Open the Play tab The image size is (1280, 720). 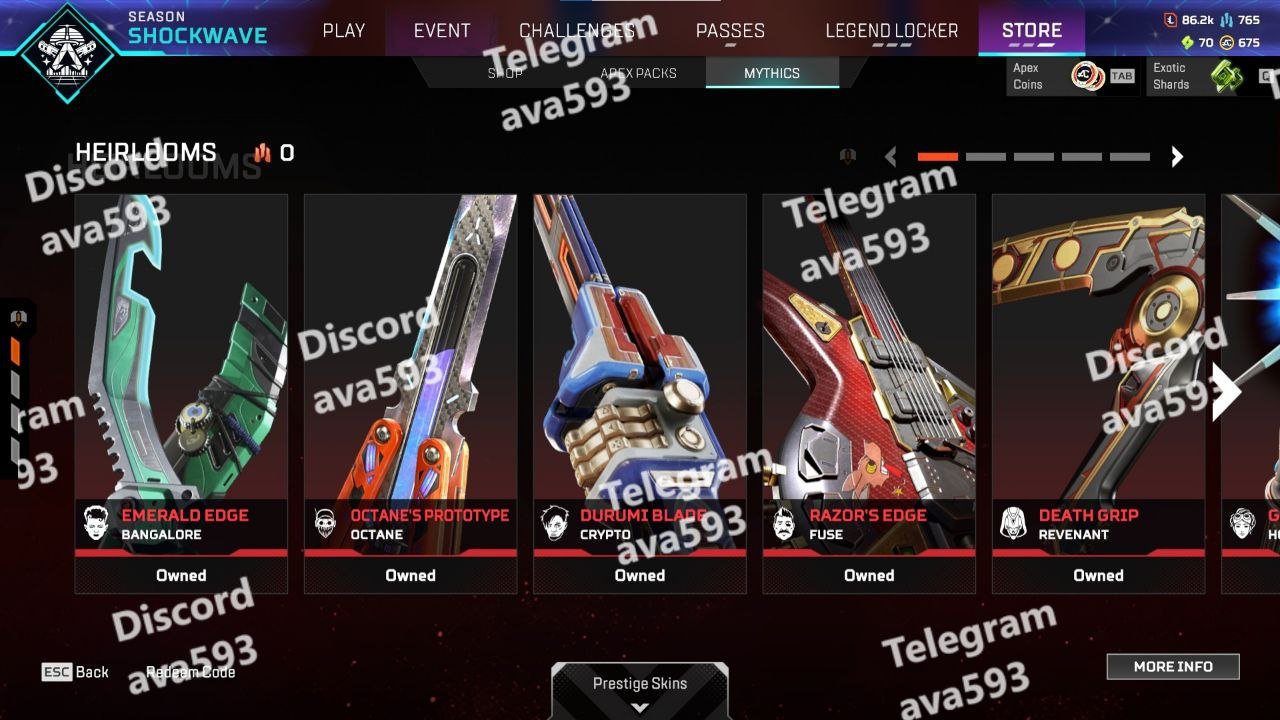(x=343, y=31)
